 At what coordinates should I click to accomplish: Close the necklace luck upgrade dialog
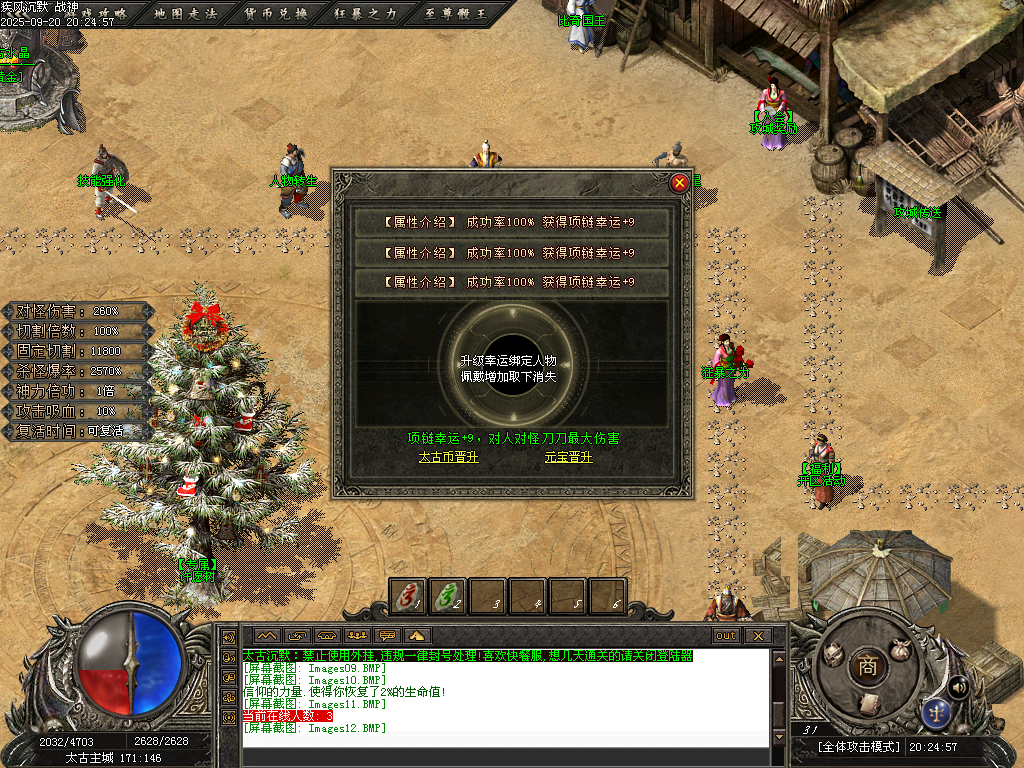(x=680, y=183)
